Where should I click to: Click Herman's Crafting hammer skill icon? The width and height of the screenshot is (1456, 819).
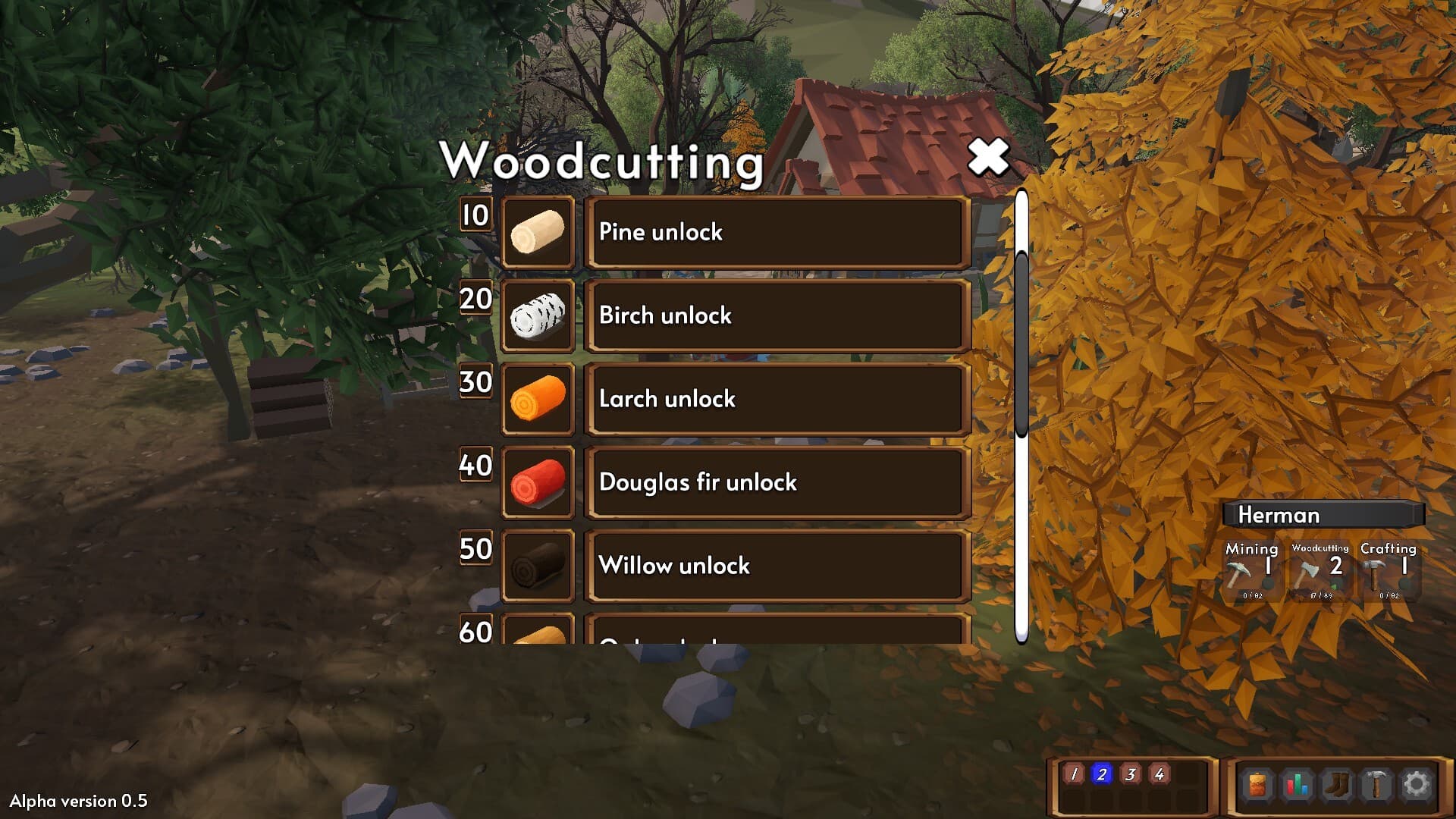click(1374, 574)
